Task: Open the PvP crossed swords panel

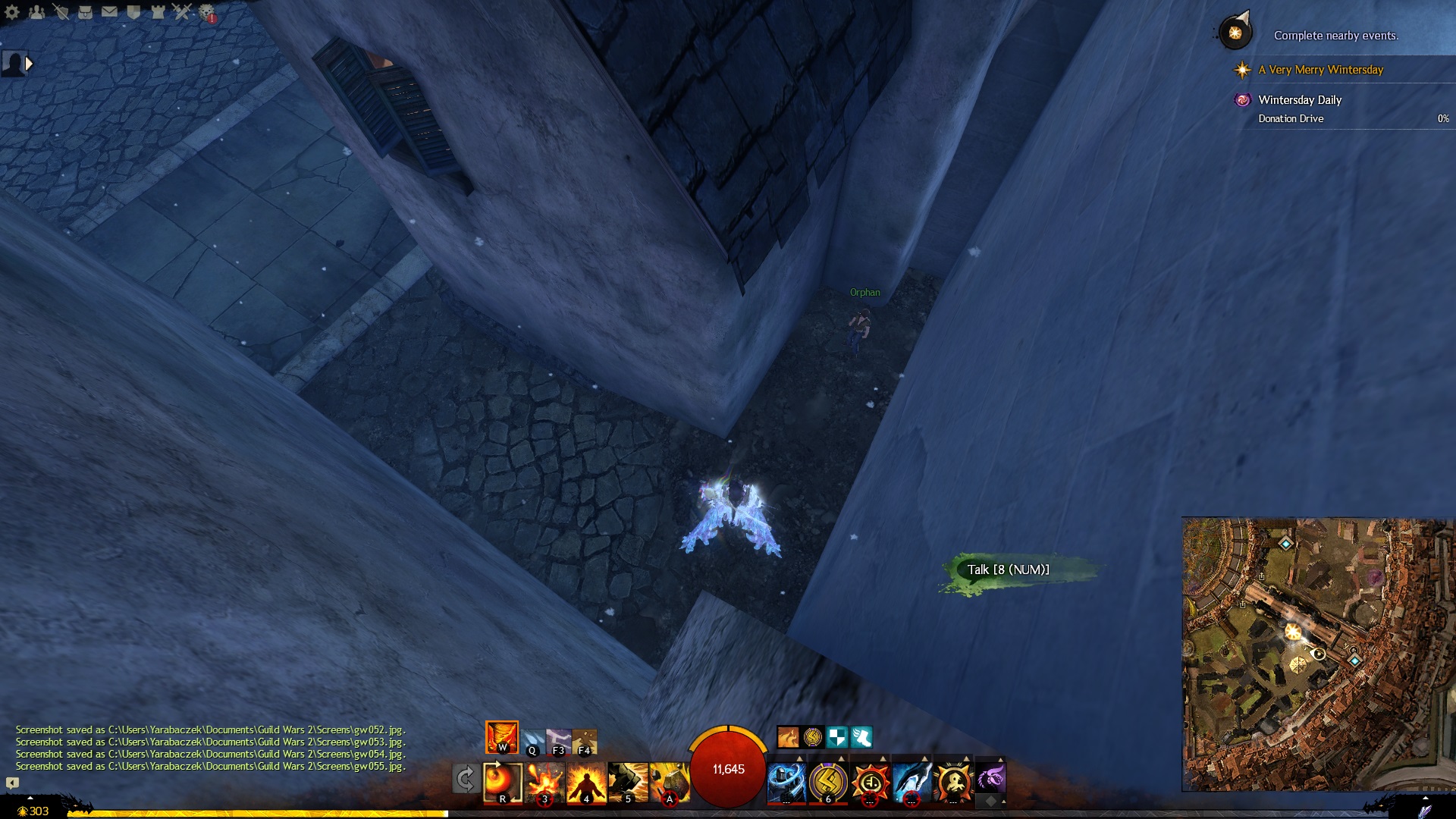Action: 182,11
